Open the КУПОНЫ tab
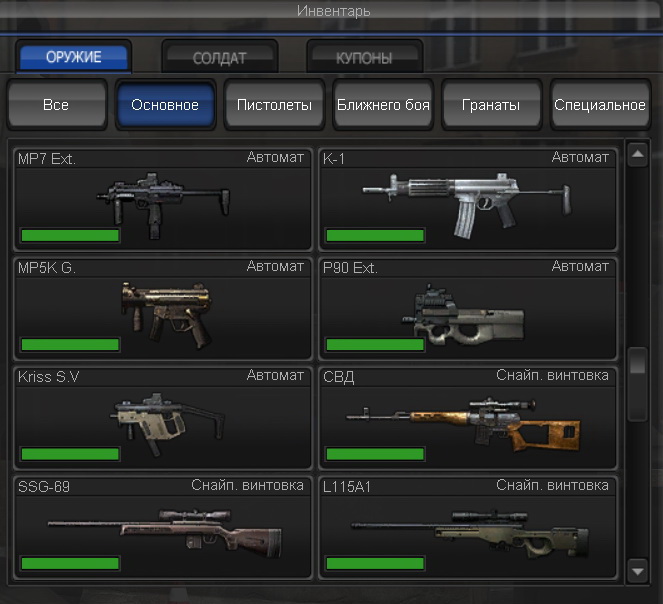The width and height of the screenshot is (663, 604). pos(364,57)
